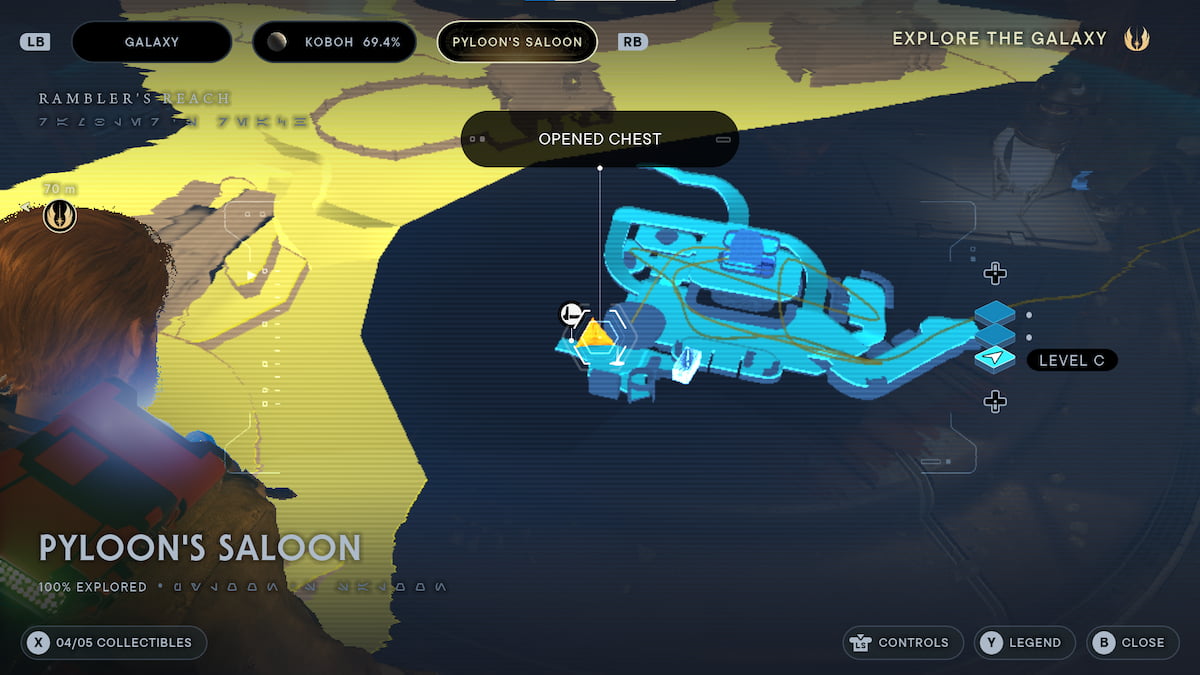Click the workbench marker beside the chest
This screenshot has height=675, width=1200.
pos(571,314)
